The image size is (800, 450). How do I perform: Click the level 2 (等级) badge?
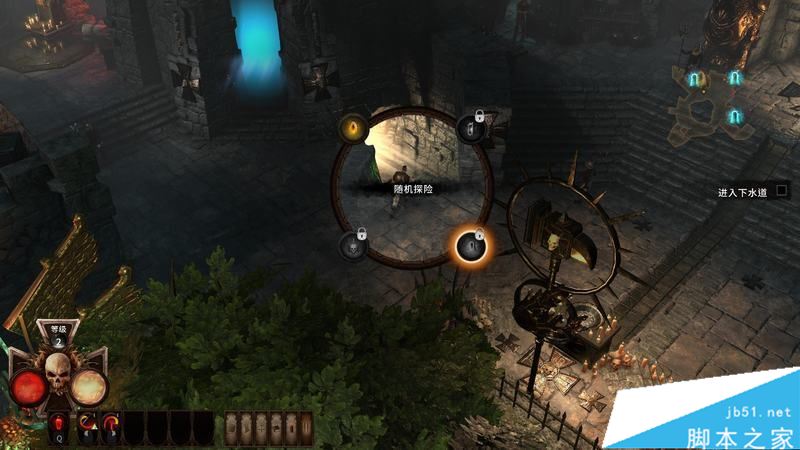coord(57,336)
